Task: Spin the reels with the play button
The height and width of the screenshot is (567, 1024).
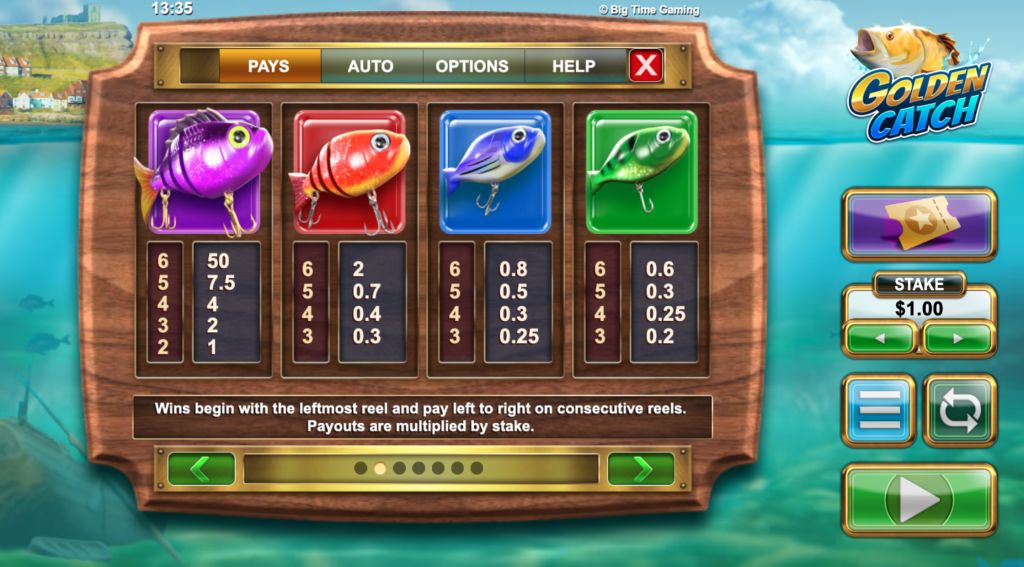Action: (x=919, y=501)
